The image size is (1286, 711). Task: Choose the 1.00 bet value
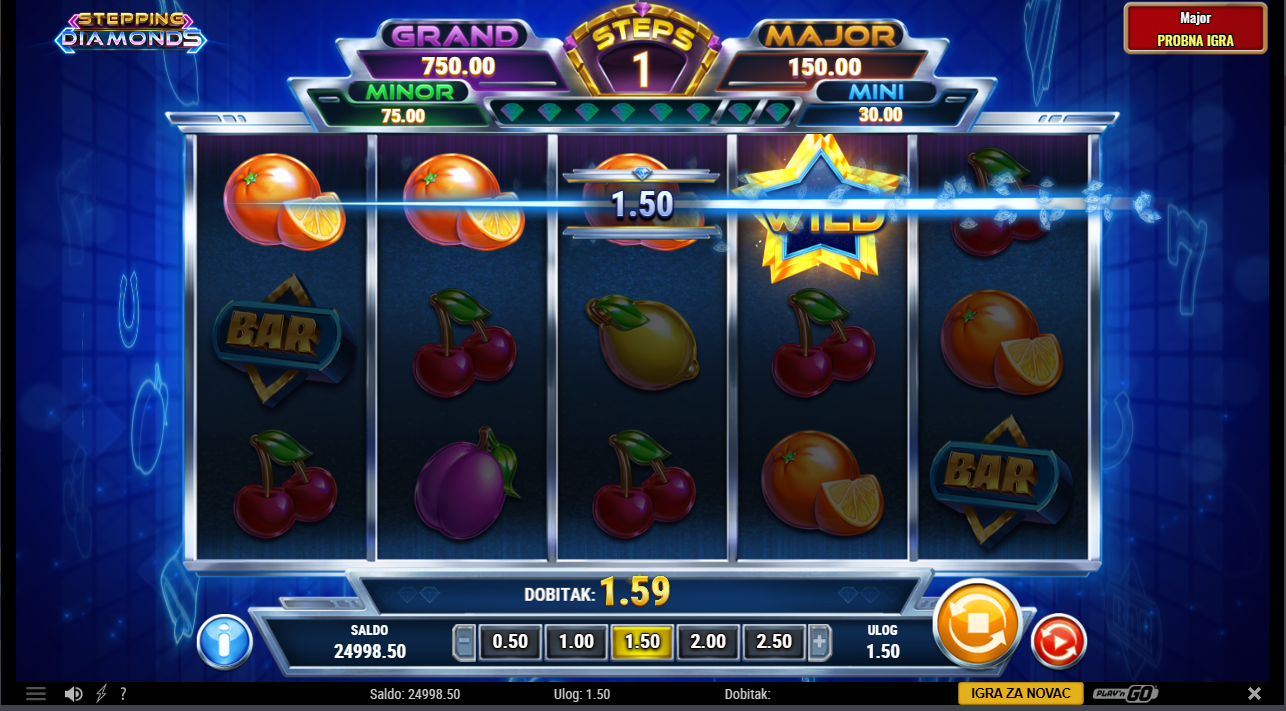tap(576, 642)
